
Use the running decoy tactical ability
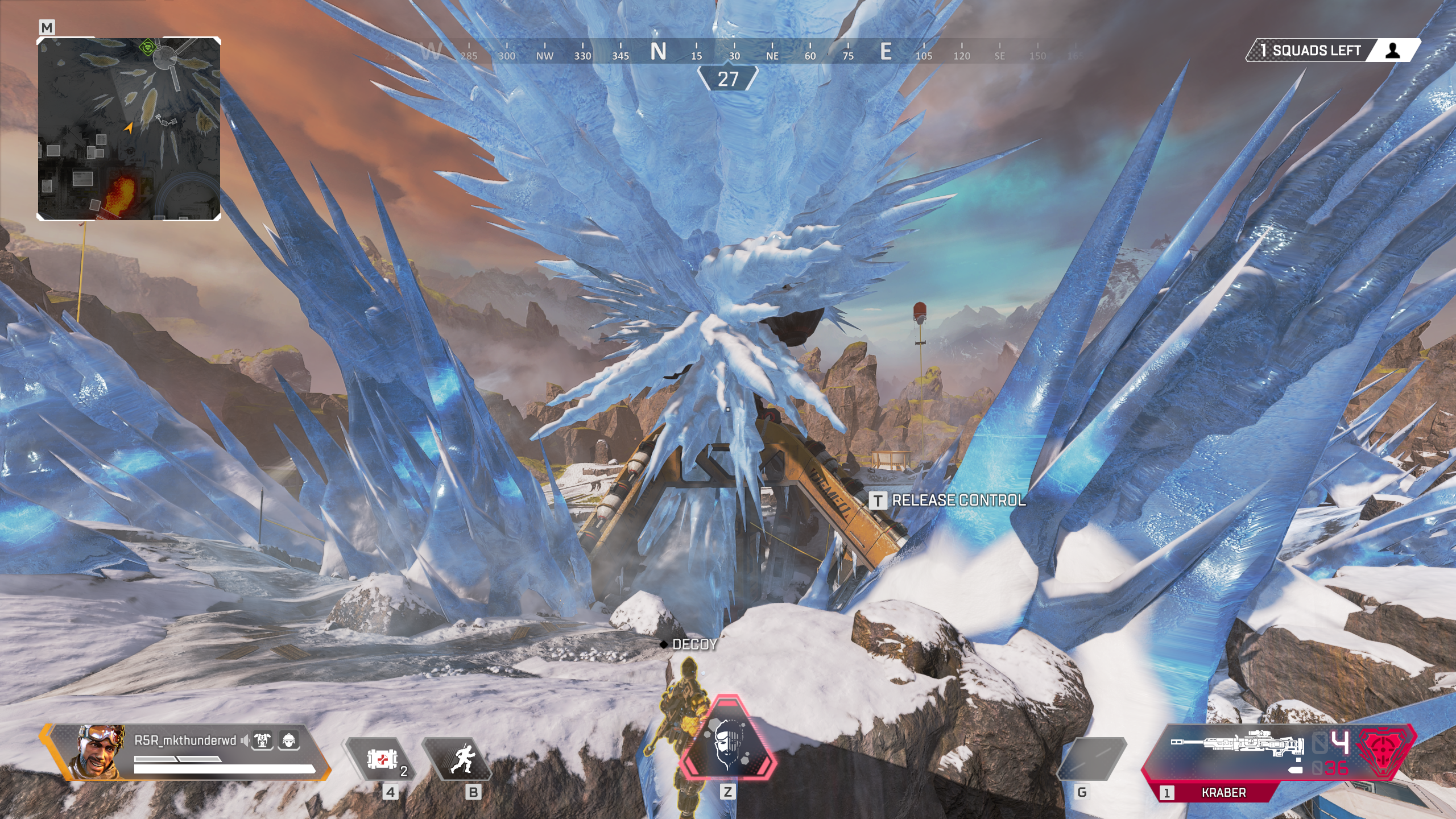(460, 759)
